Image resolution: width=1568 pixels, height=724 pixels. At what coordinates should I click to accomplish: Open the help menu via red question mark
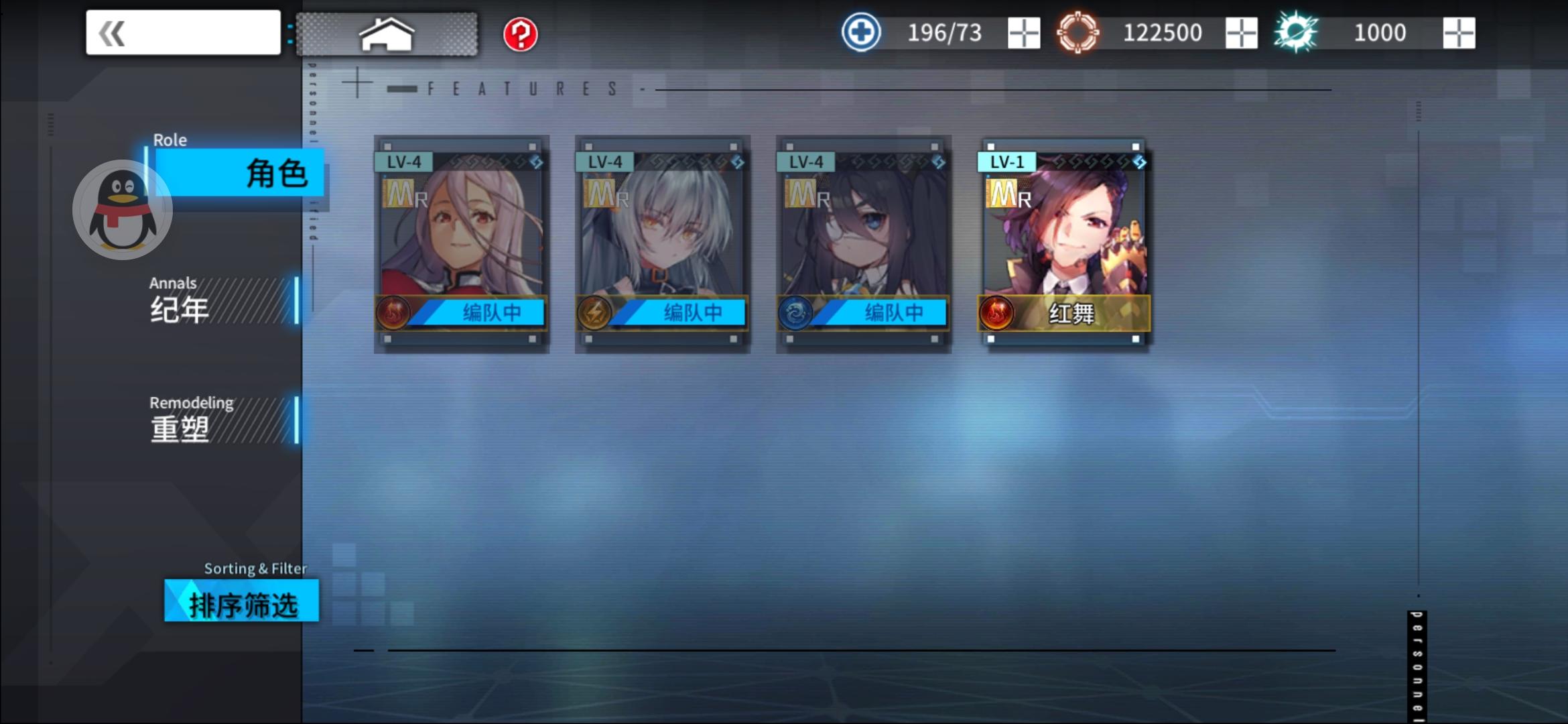tap(522, 34)
